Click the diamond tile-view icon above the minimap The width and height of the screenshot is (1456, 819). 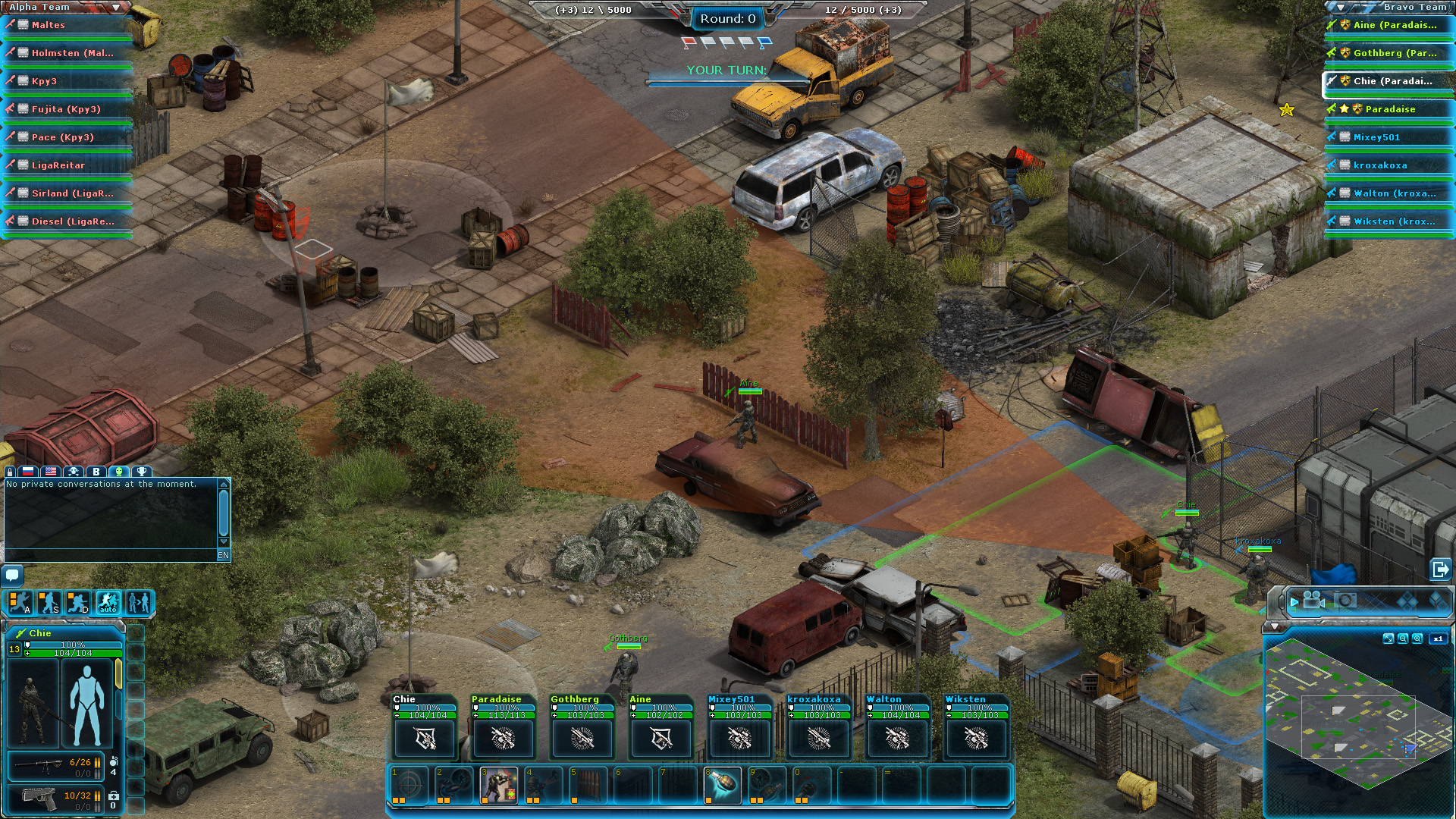point(1406,601)
